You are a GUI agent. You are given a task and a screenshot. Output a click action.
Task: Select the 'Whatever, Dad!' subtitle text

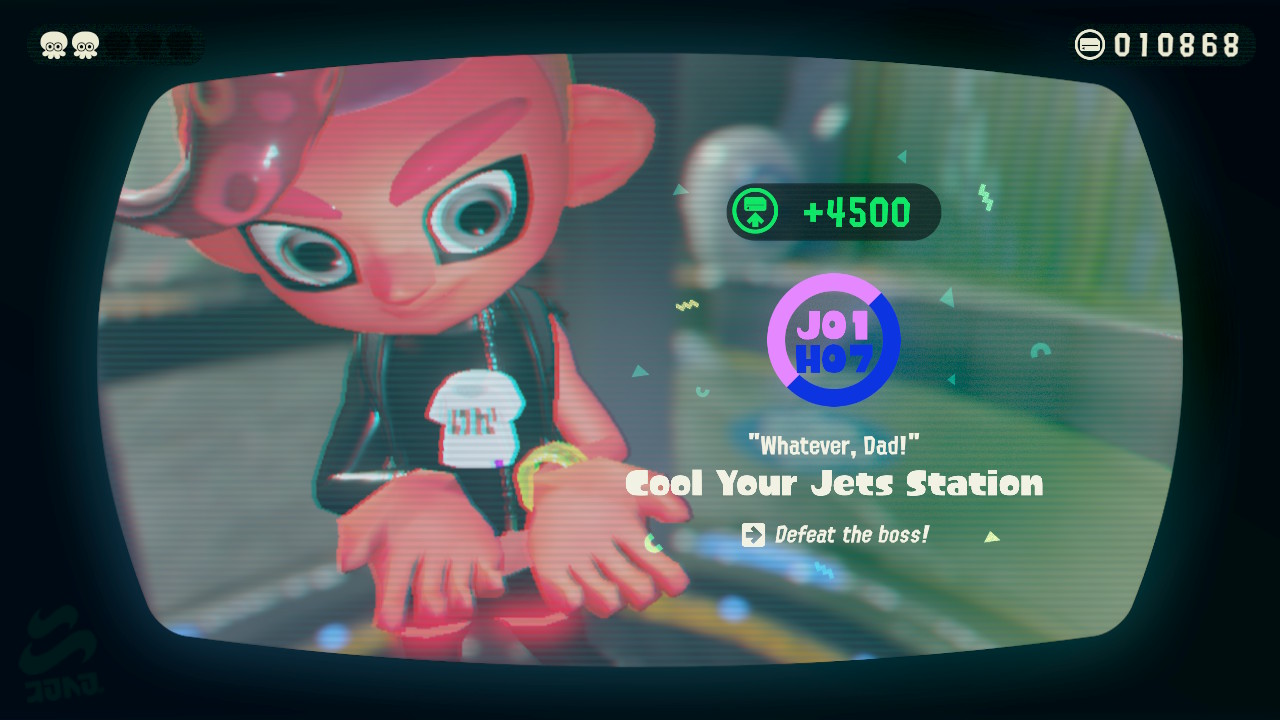834,445
